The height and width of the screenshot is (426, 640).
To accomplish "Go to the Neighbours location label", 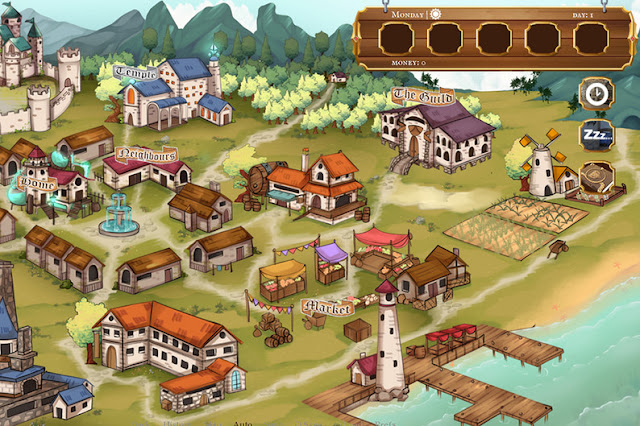I will click(x=146, y=154).
